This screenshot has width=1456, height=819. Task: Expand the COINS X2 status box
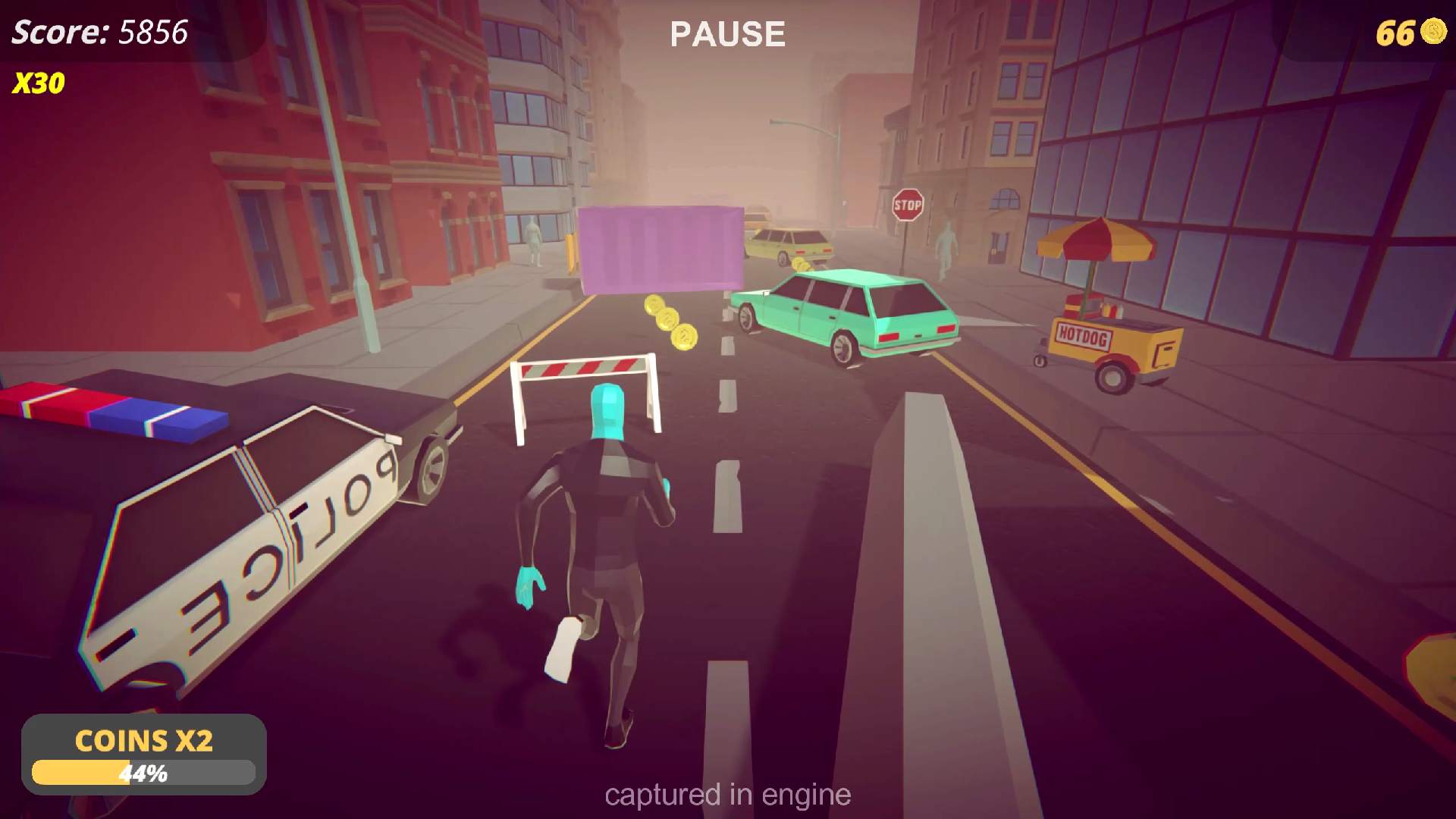tap(144, 755)
